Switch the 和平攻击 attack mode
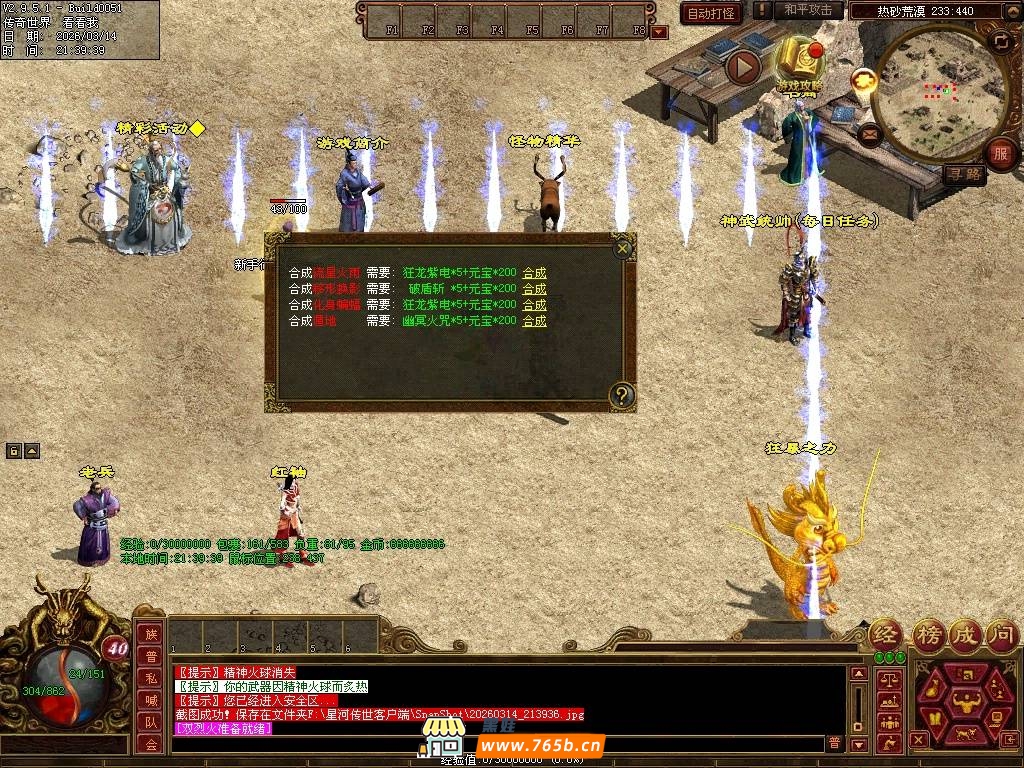 pyautogui.click(x=808, y=11)
